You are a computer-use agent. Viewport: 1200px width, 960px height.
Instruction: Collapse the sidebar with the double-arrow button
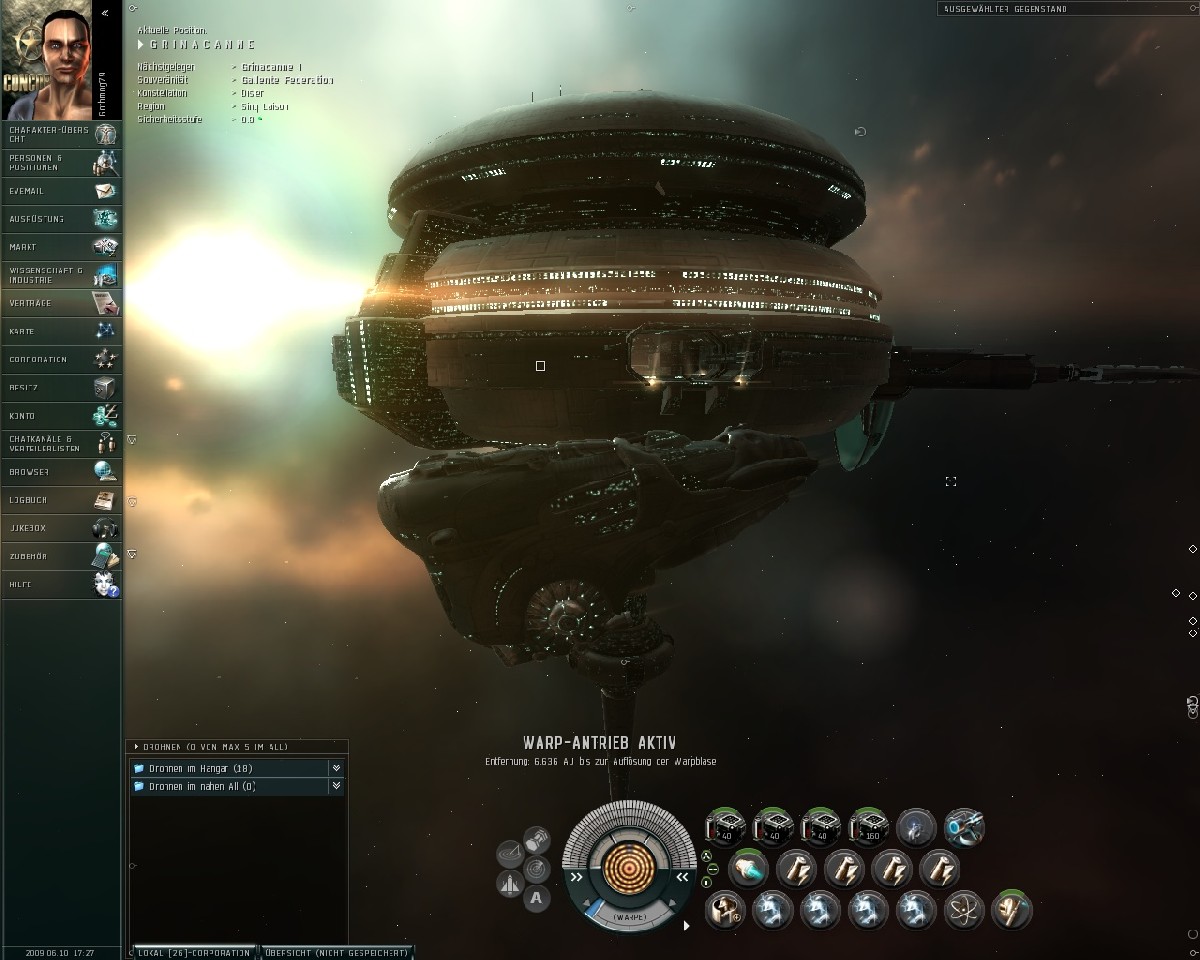click(x=105, y=13)
